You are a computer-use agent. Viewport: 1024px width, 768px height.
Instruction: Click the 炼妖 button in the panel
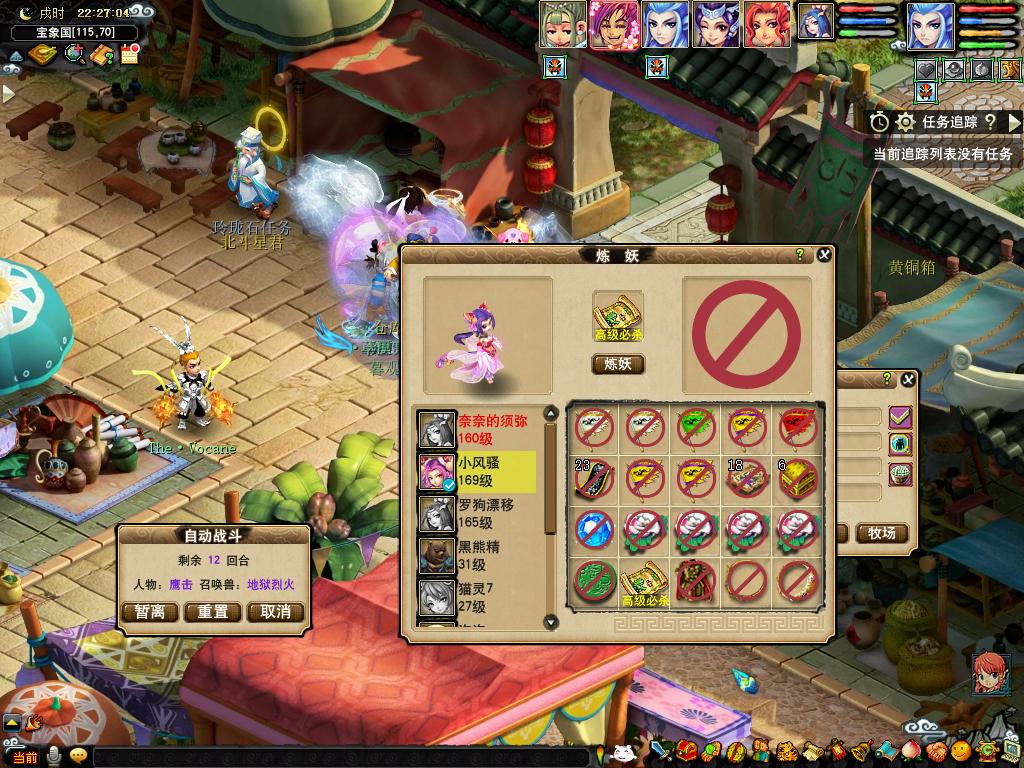[618, 364]
